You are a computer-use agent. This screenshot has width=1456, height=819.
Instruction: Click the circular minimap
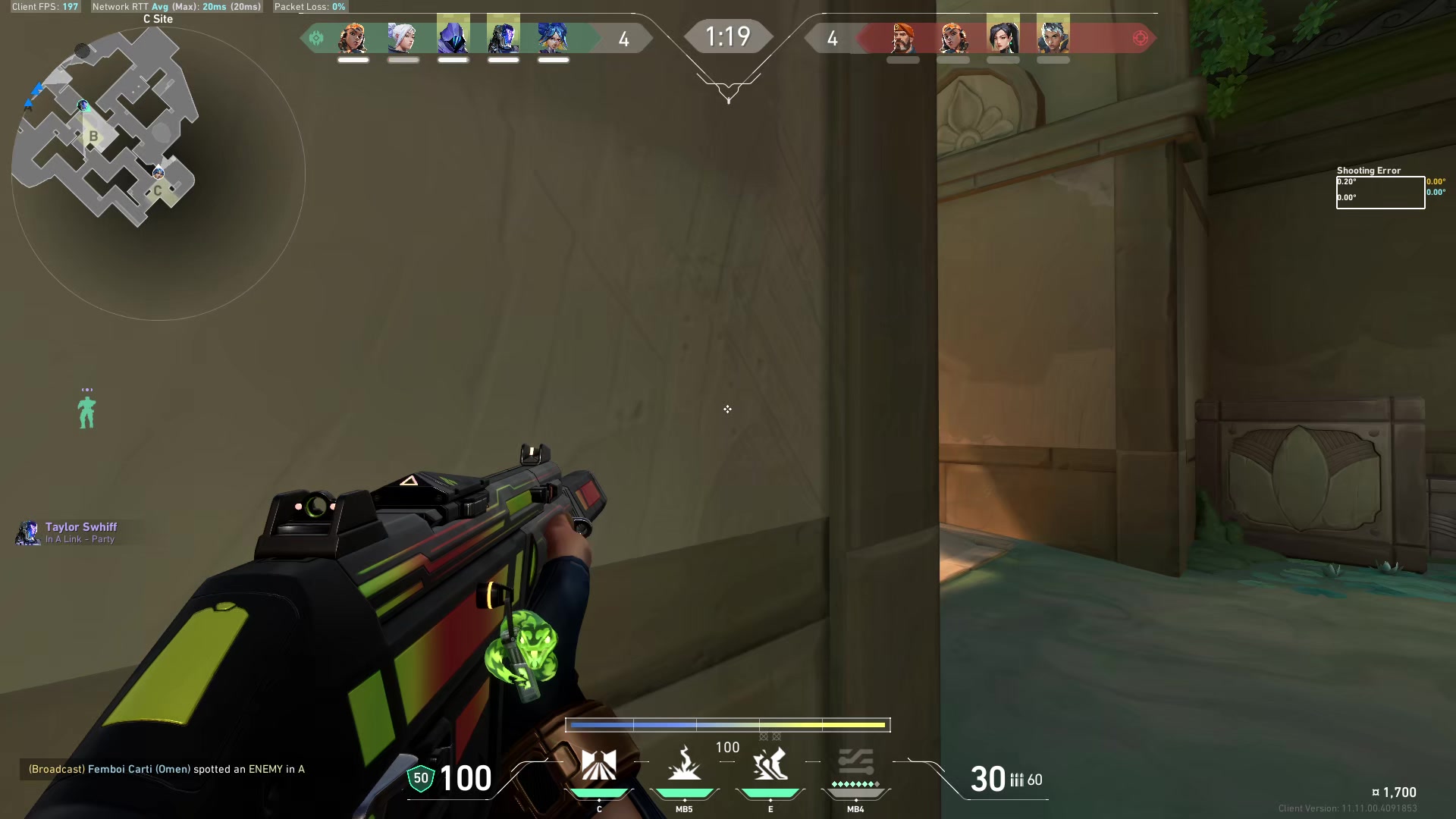point(158,174)
